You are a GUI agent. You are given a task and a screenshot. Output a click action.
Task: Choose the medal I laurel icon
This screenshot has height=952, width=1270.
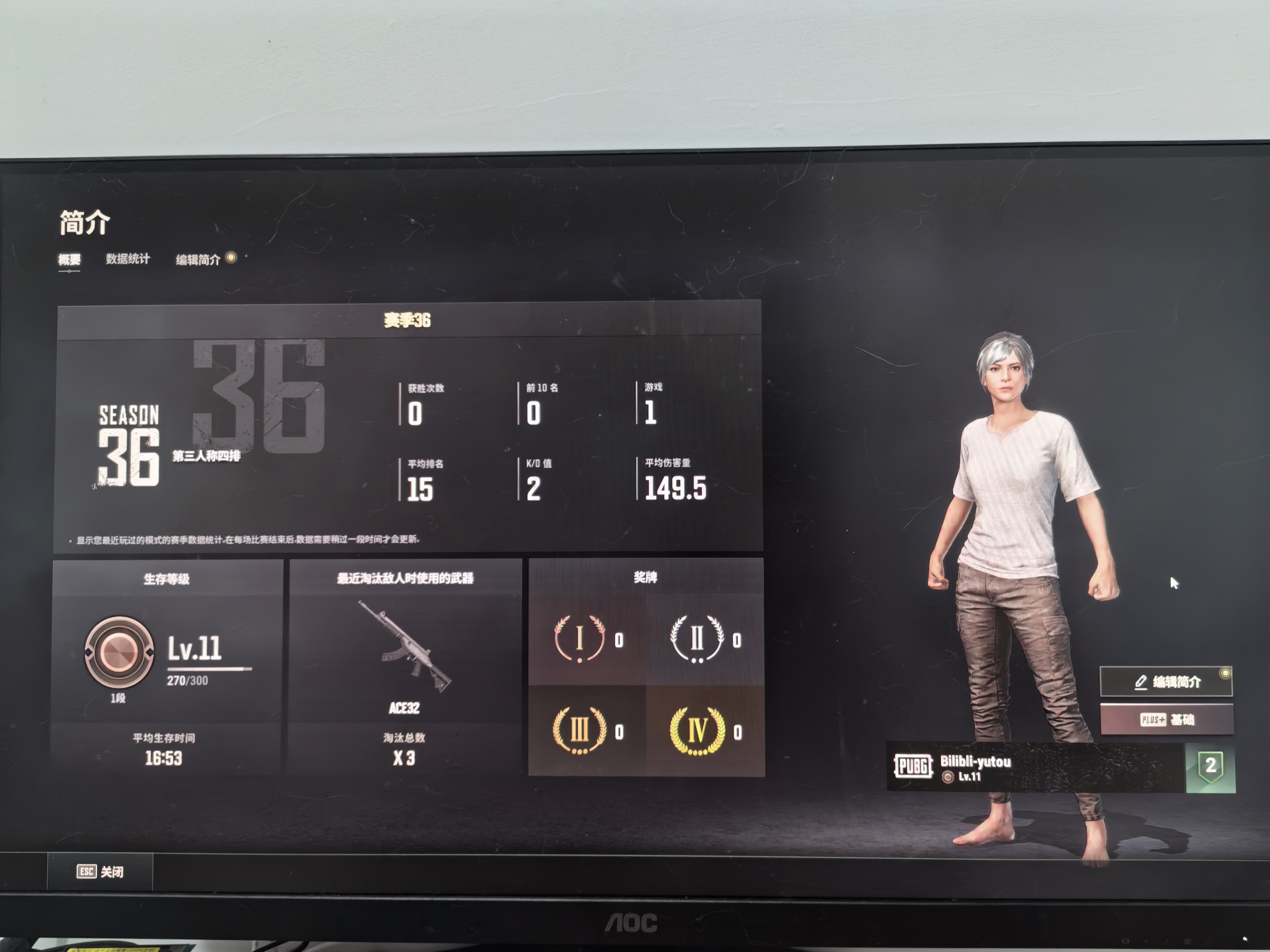580,639
